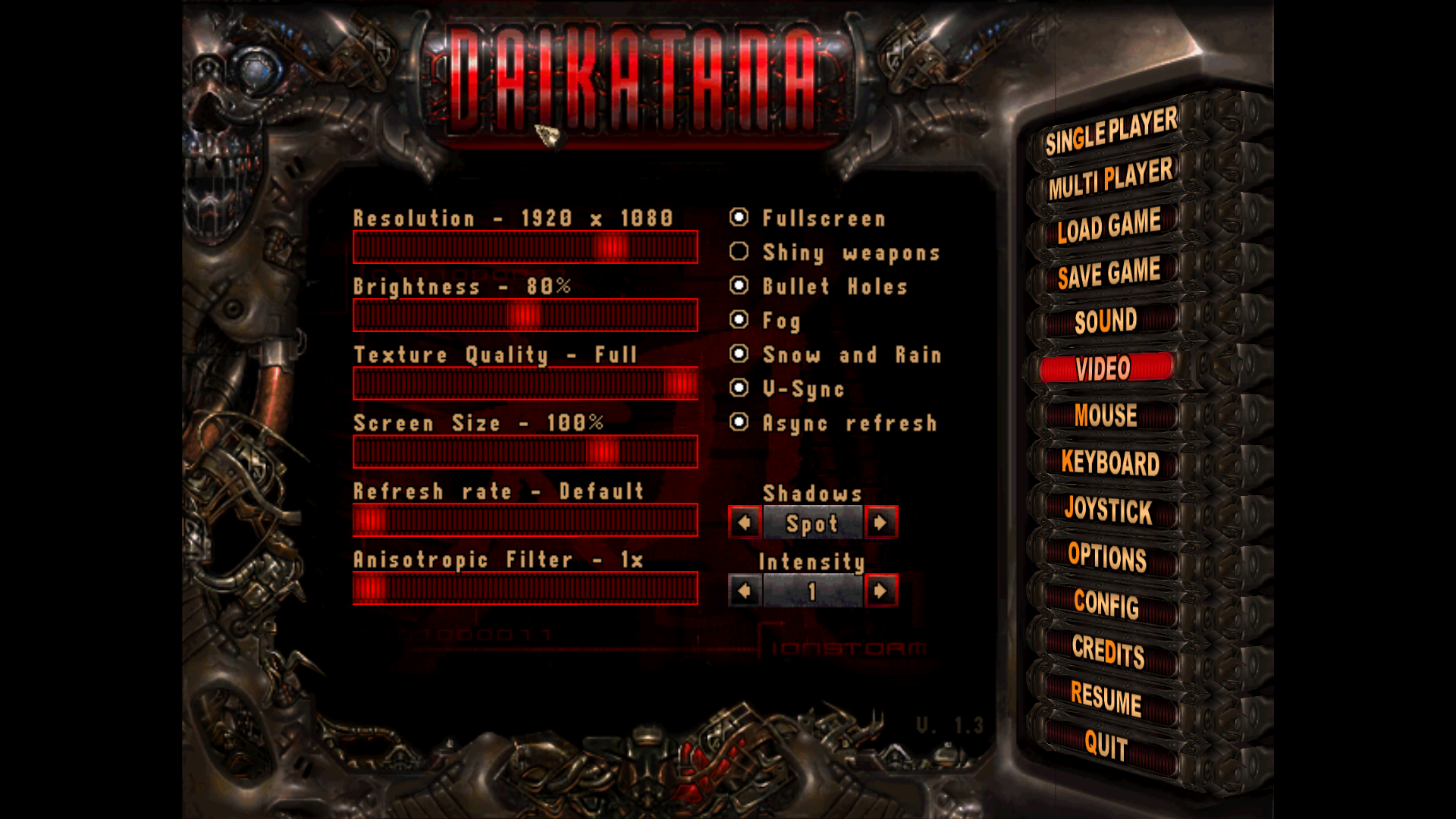This screenshot has height=819, width=1456.
Task: Click the left arrow to decrease shadow Intensity
Action: pos(744,590)
